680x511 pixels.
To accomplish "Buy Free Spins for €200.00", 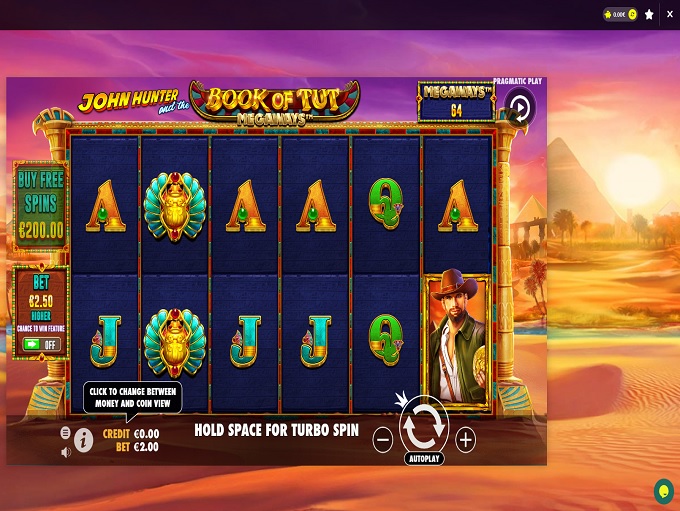I will (x=40, y=205).
